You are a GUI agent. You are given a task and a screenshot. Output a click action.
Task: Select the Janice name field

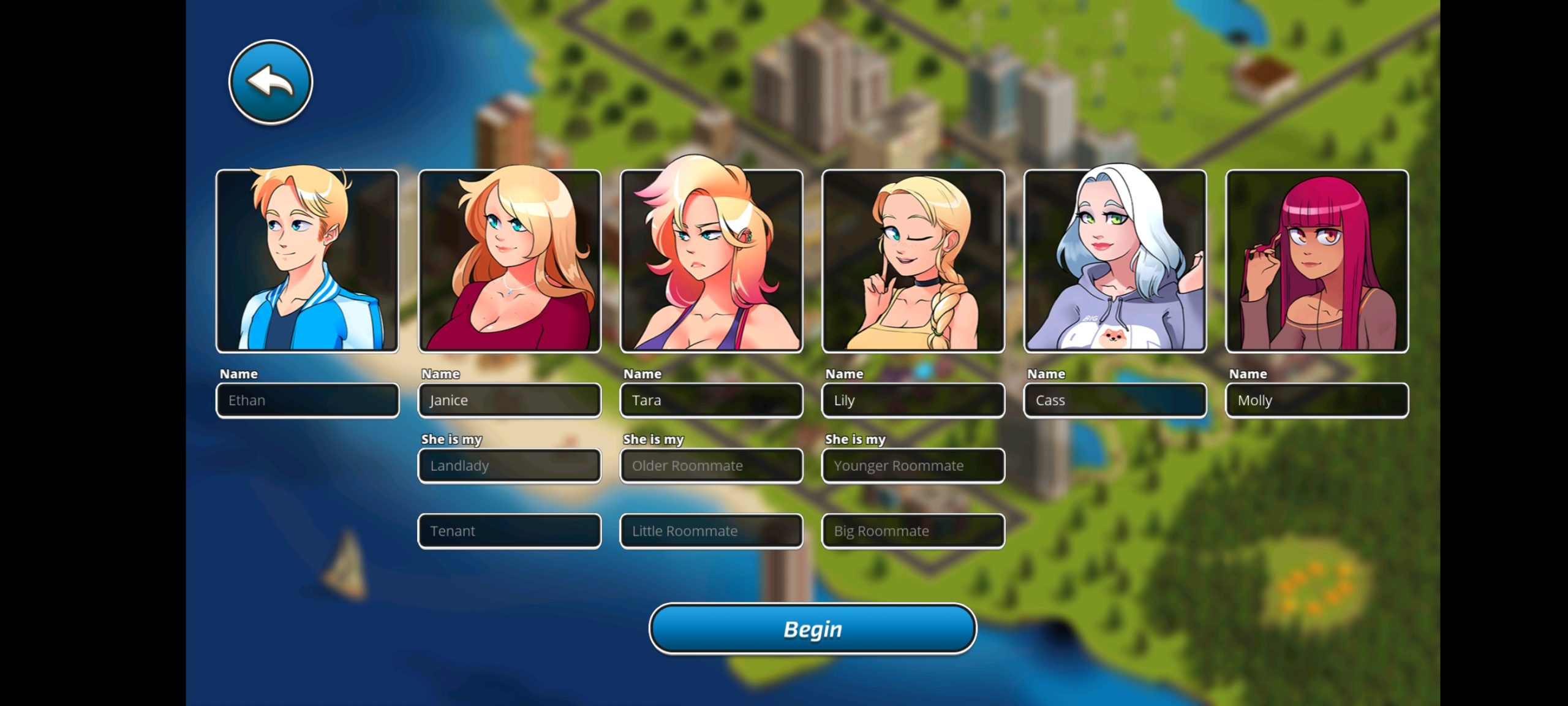tap(509, 401)
